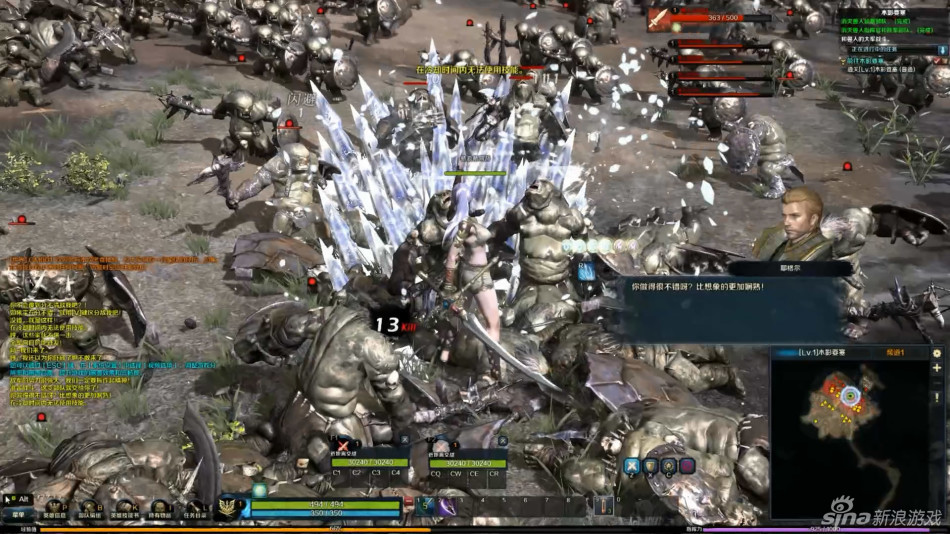Open the 部队编组 troop formation panel
The width and height of the screenshot is (950, 534).
[x=89, y=509]
